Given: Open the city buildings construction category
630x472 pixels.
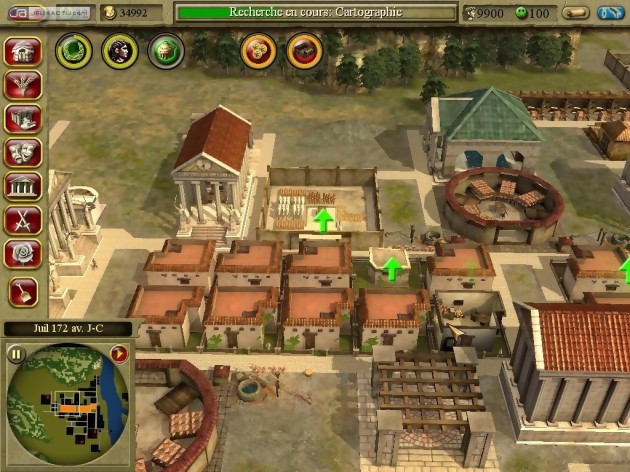Looking at the screenshot, I should coord(22,118).
